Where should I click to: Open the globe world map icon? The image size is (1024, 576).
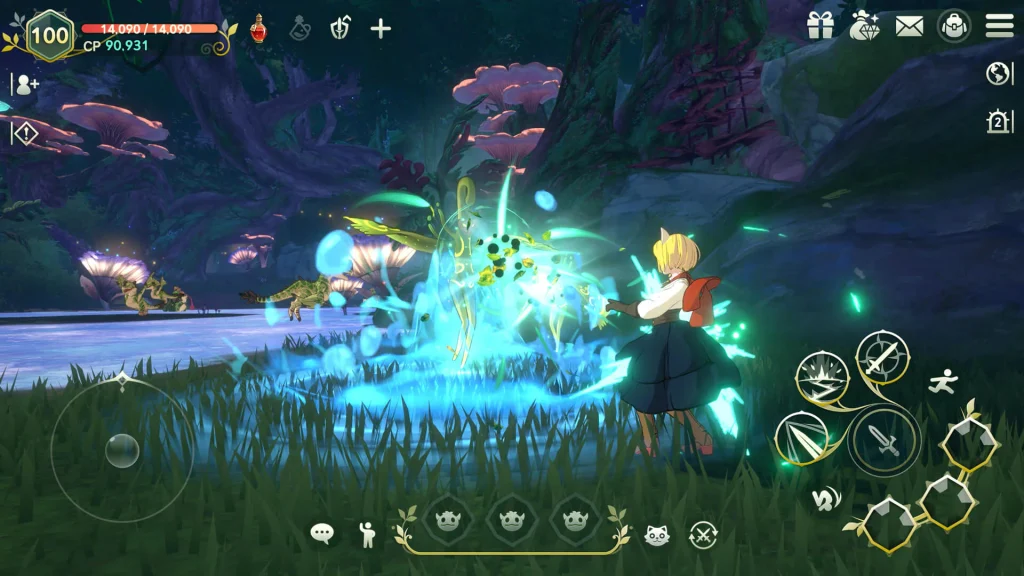coord(998,73)
